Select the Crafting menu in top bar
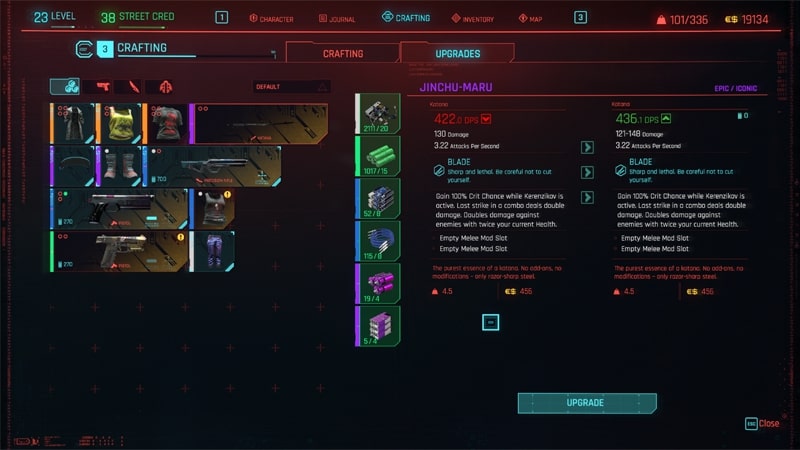Viewport: 800px width, 450px height. point(406,18)
